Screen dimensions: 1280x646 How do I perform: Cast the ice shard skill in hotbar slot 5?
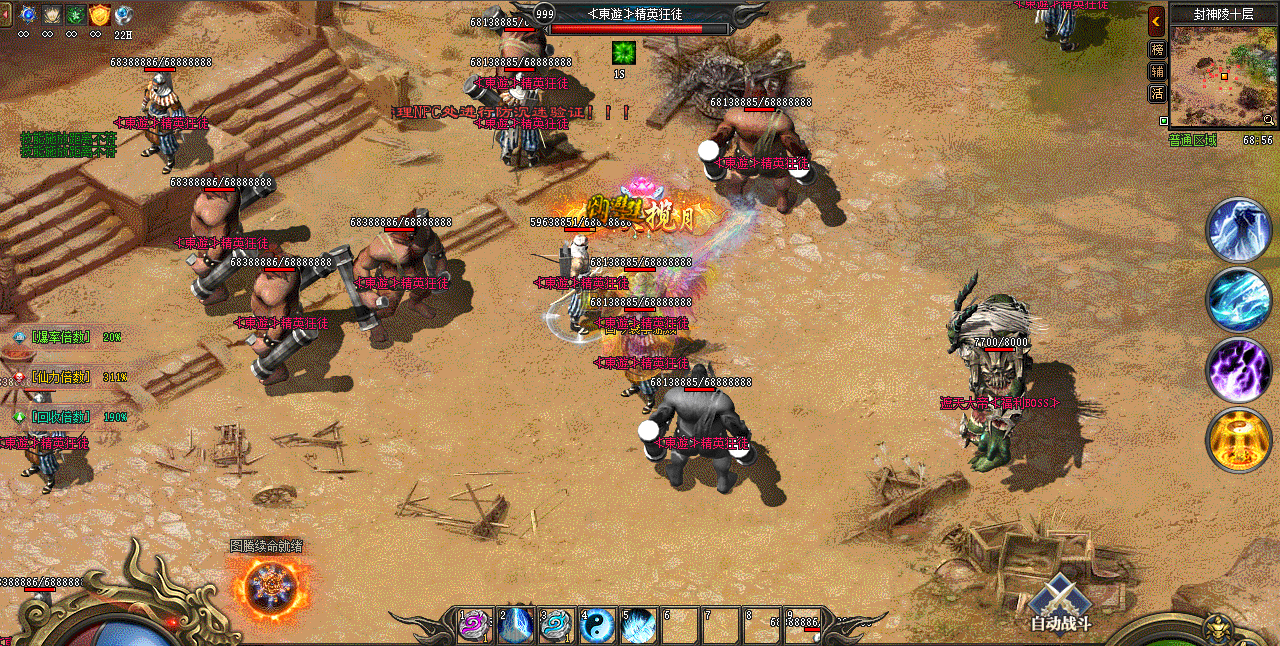(x=638, y=625)
